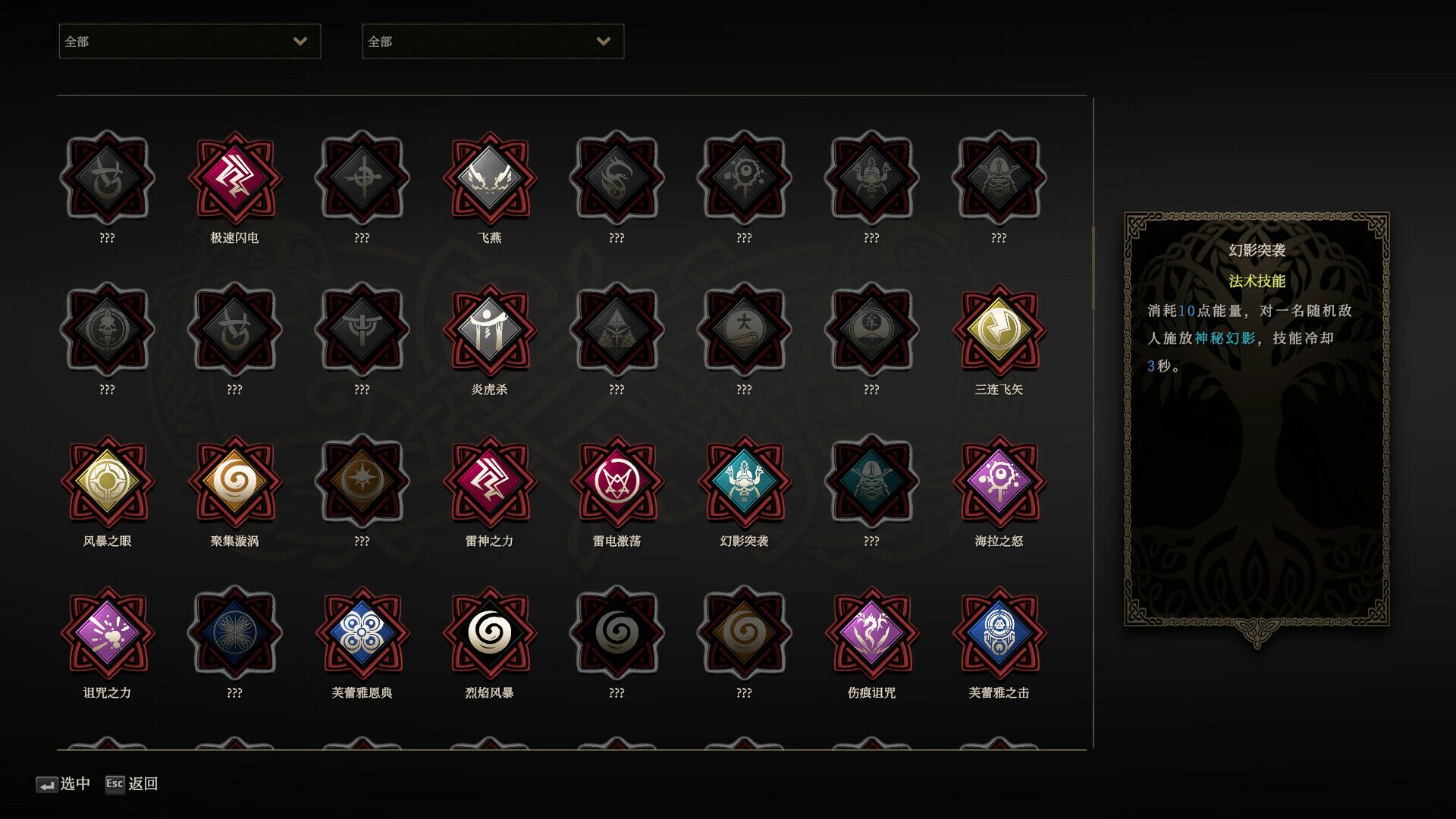1456x819 pixels.
Task: View the 聚集漩涡 skill details
Action: (234, 482)
